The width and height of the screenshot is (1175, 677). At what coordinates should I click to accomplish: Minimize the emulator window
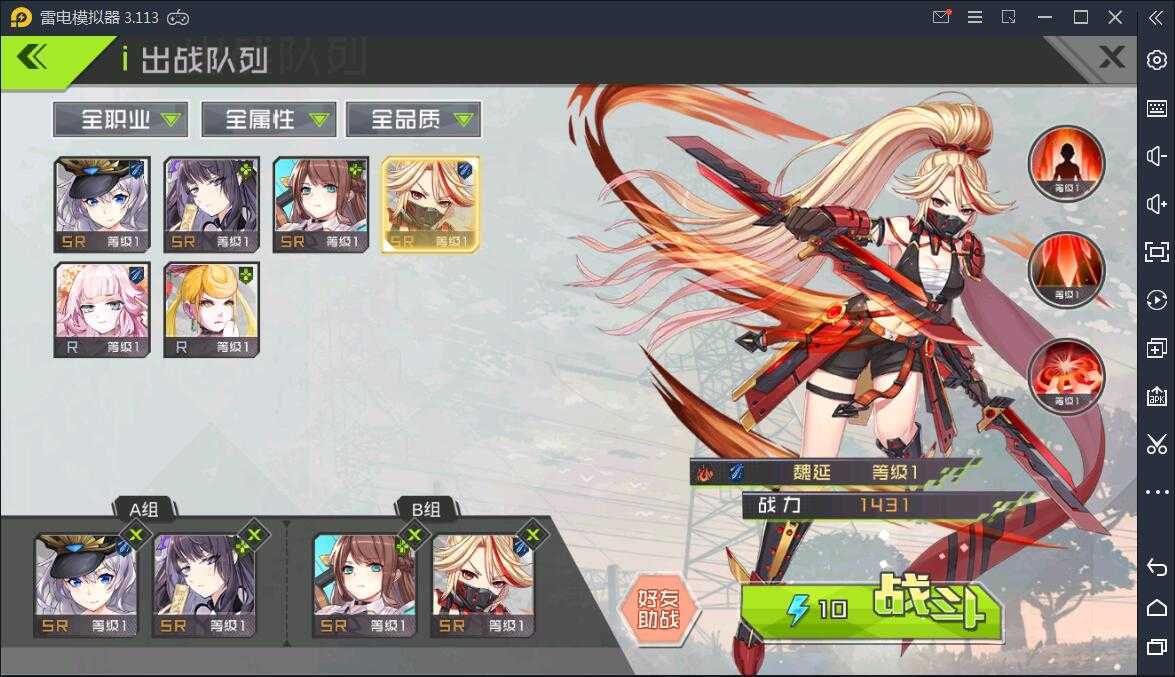tap(1045, 17)
